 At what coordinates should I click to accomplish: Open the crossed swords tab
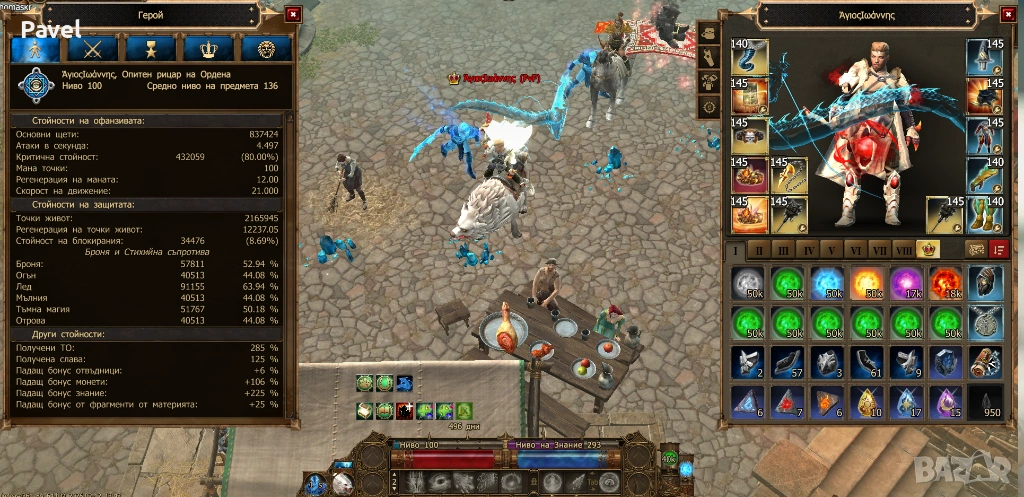coord(93,48)
